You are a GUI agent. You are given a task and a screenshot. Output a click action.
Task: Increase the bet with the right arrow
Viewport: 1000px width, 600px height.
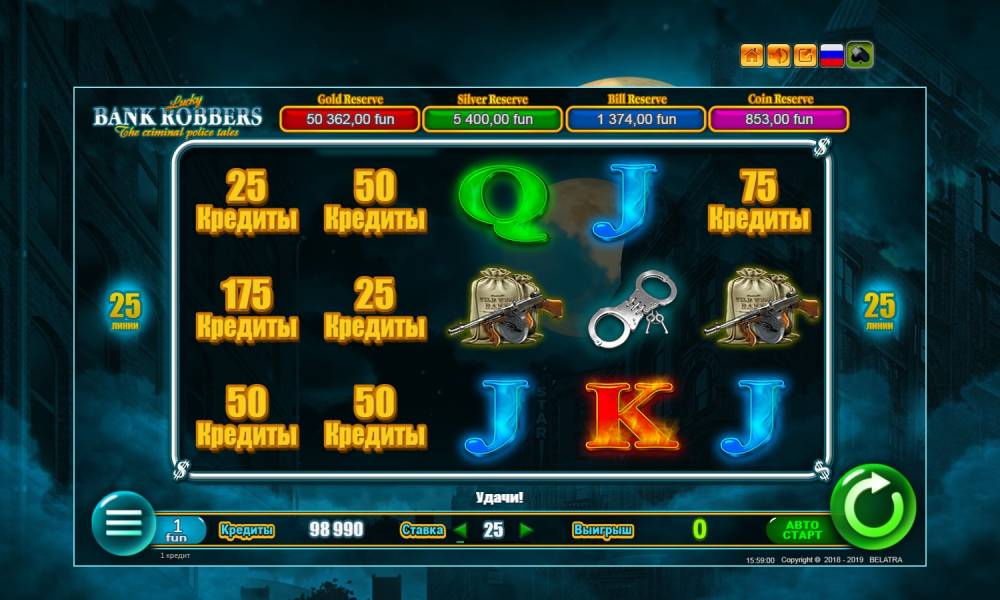526,530
